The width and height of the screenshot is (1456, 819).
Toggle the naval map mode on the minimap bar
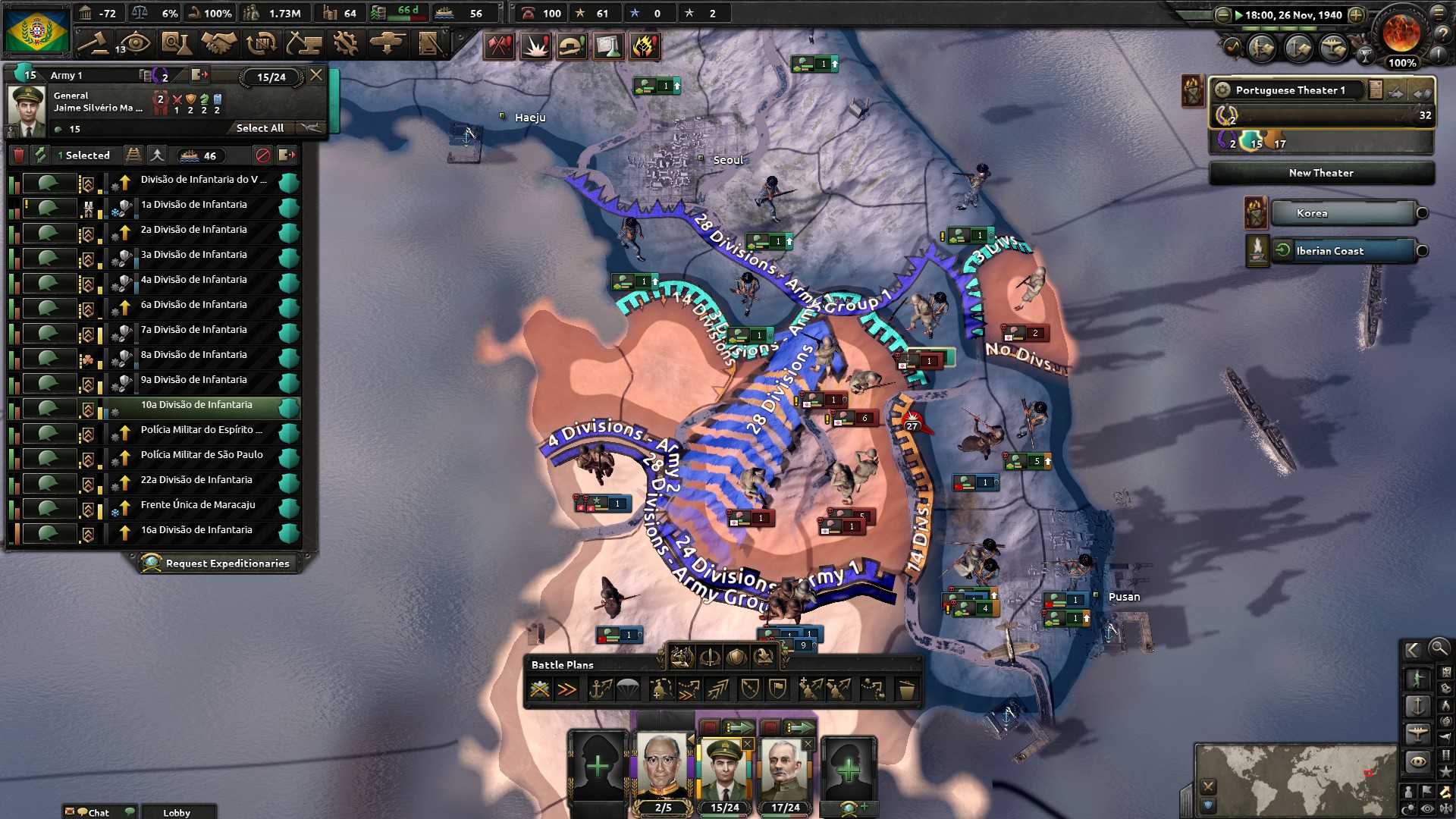click(x=1418, y=704)
